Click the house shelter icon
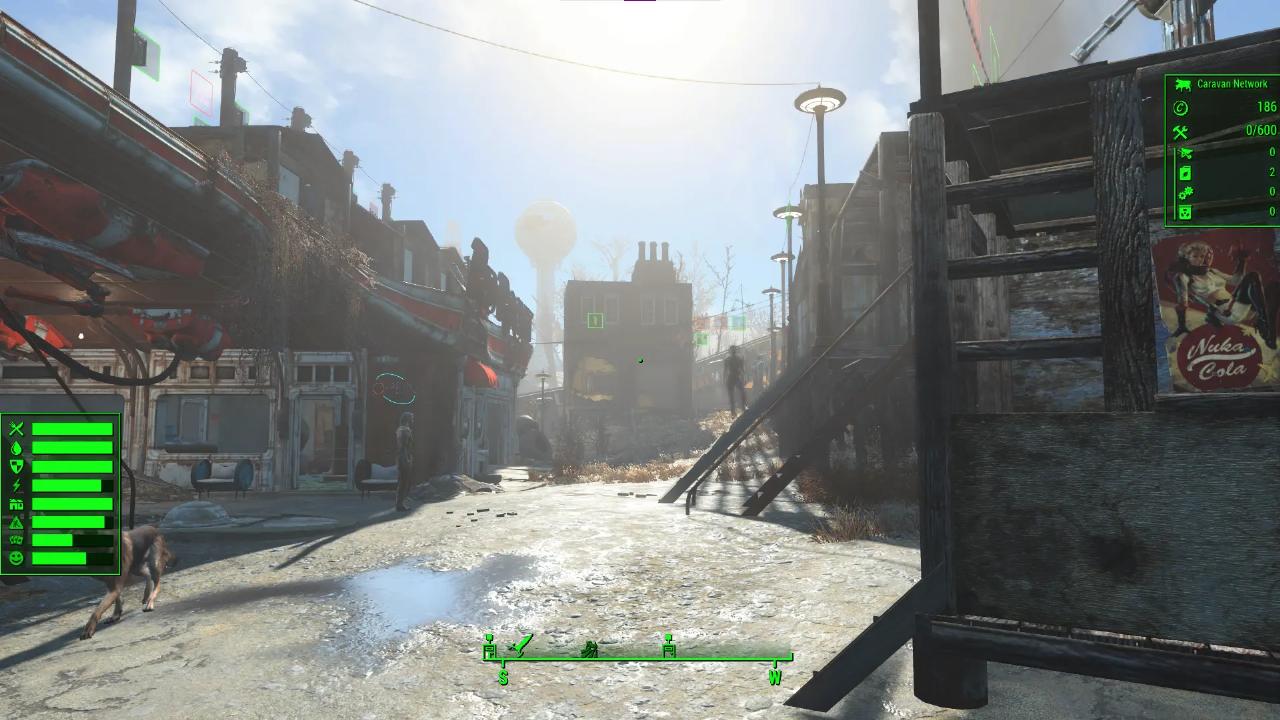 click(x=16, y=504)
